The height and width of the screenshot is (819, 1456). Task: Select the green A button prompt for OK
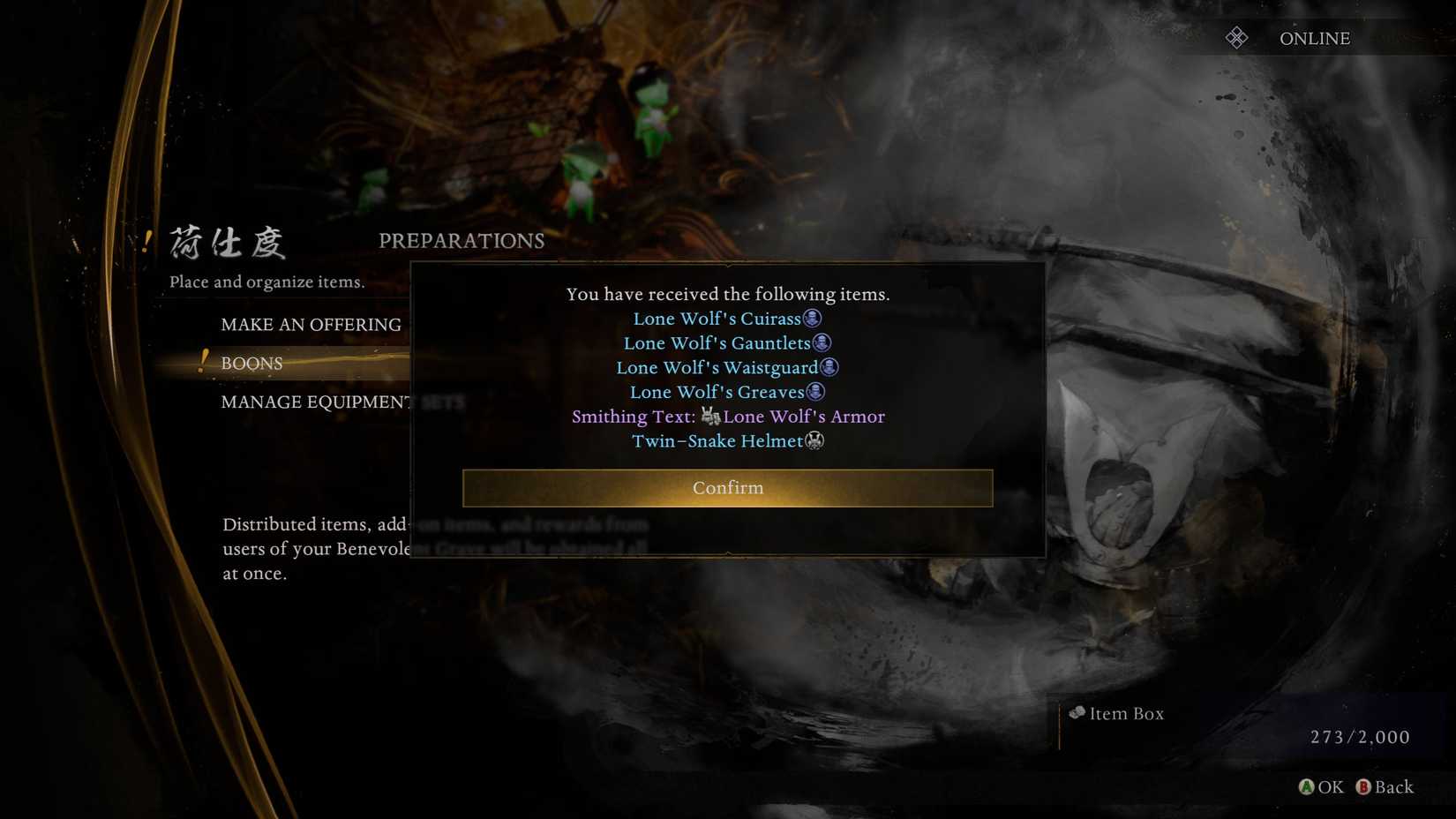pos(1306,787)
